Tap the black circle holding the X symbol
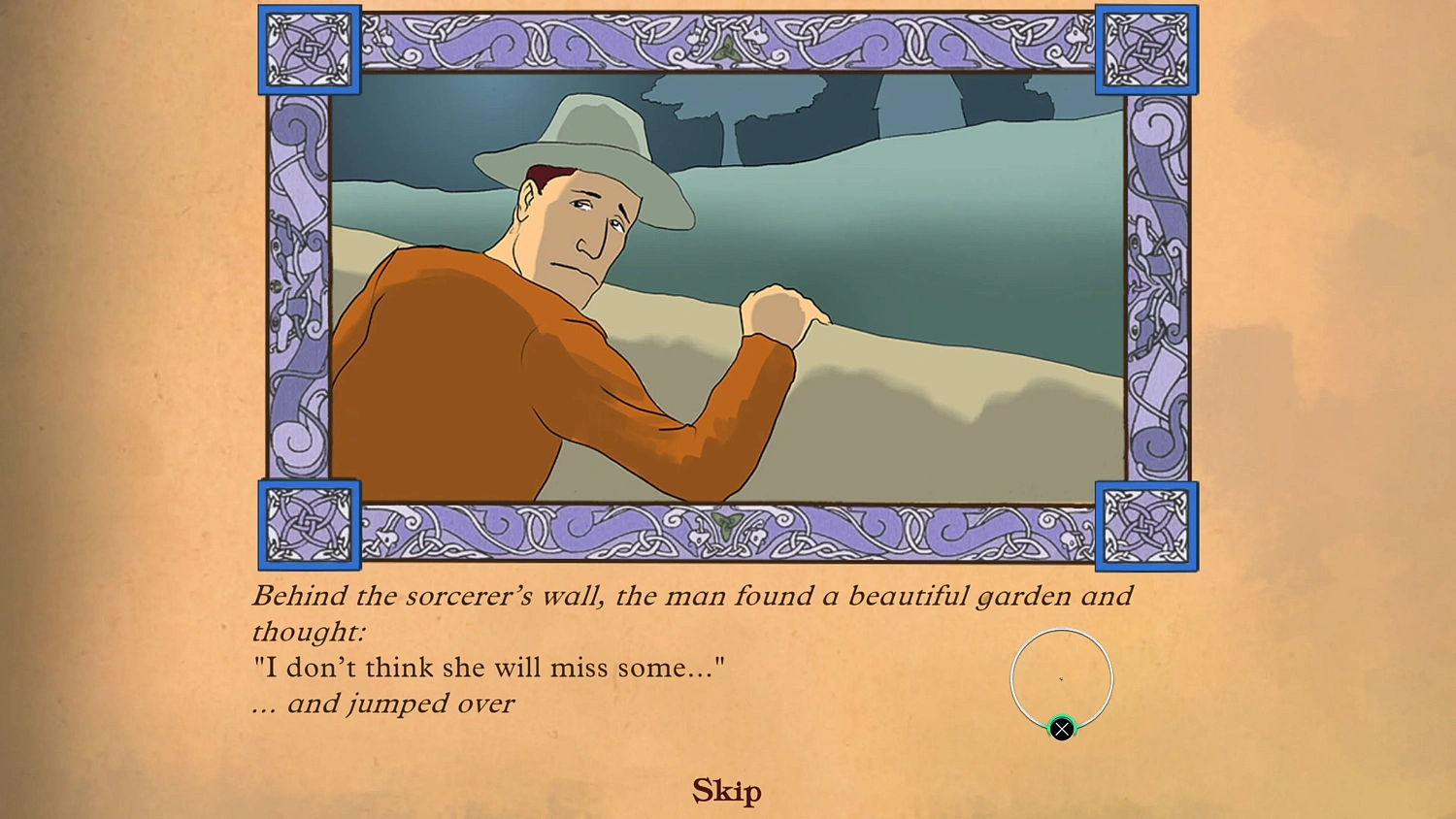 click(1061, 728)
